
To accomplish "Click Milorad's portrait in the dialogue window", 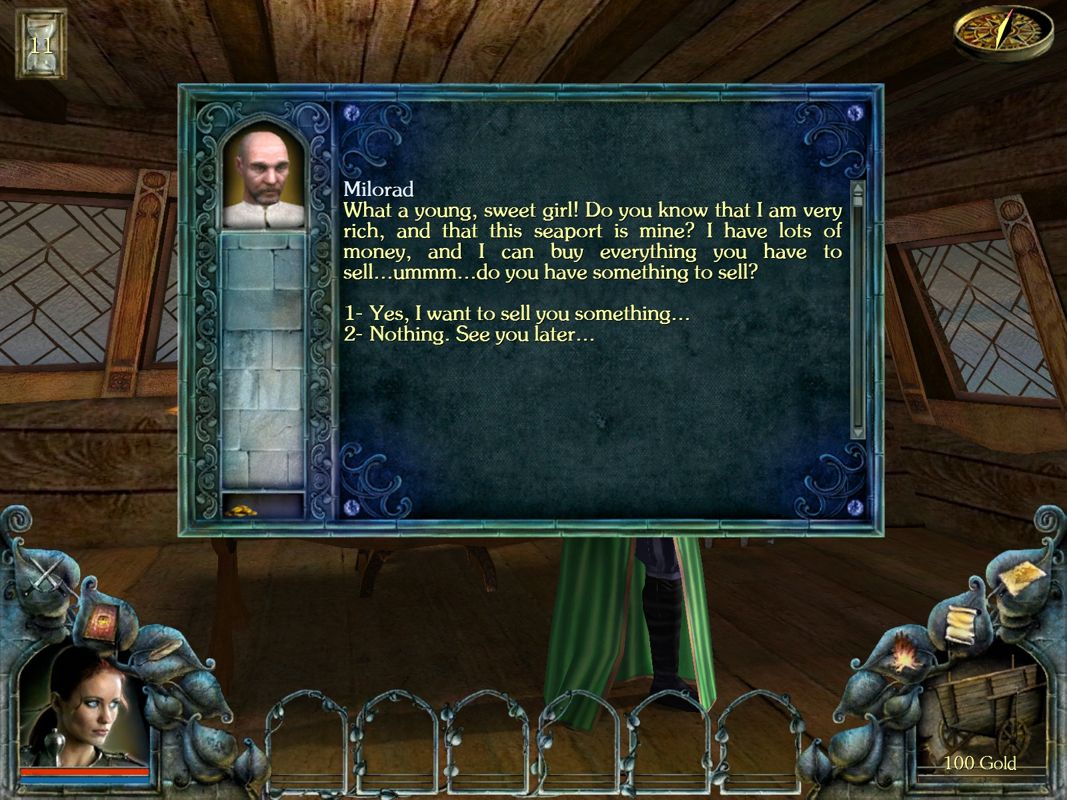I will click(x=262, y=176).
